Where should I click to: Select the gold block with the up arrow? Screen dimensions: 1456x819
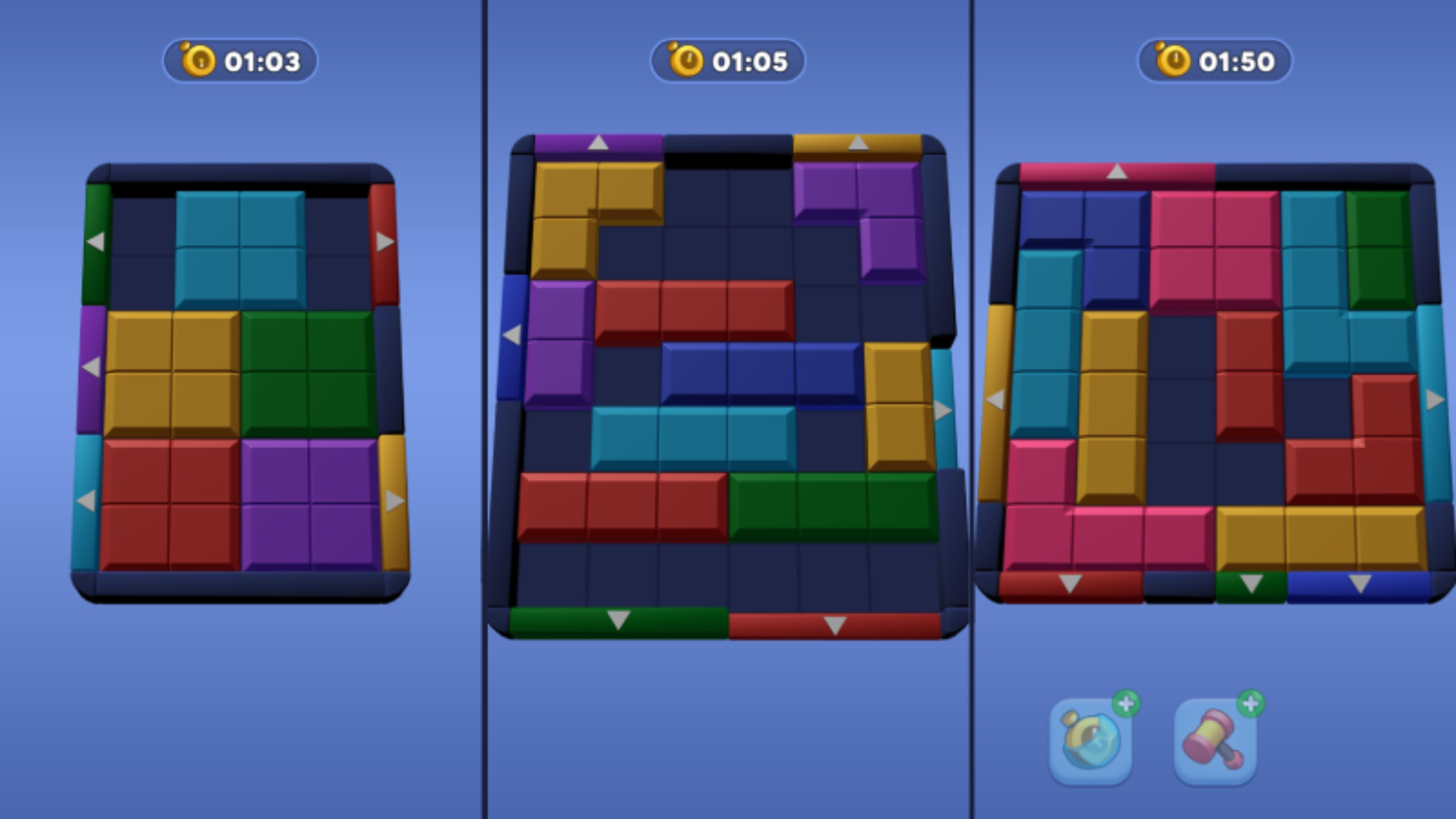pos(857,144)
